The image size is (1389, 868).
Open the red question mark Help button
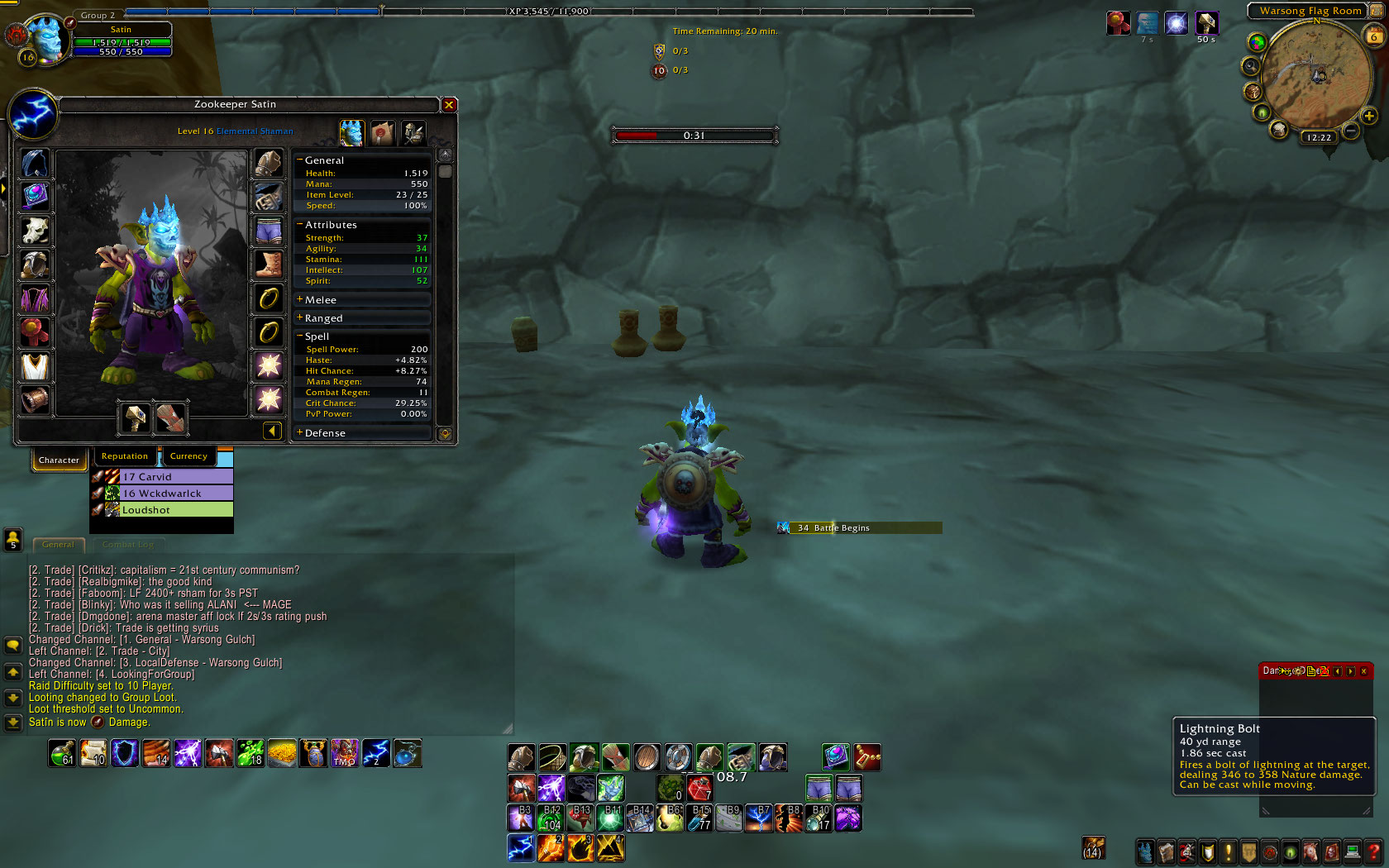(1373, 851)
